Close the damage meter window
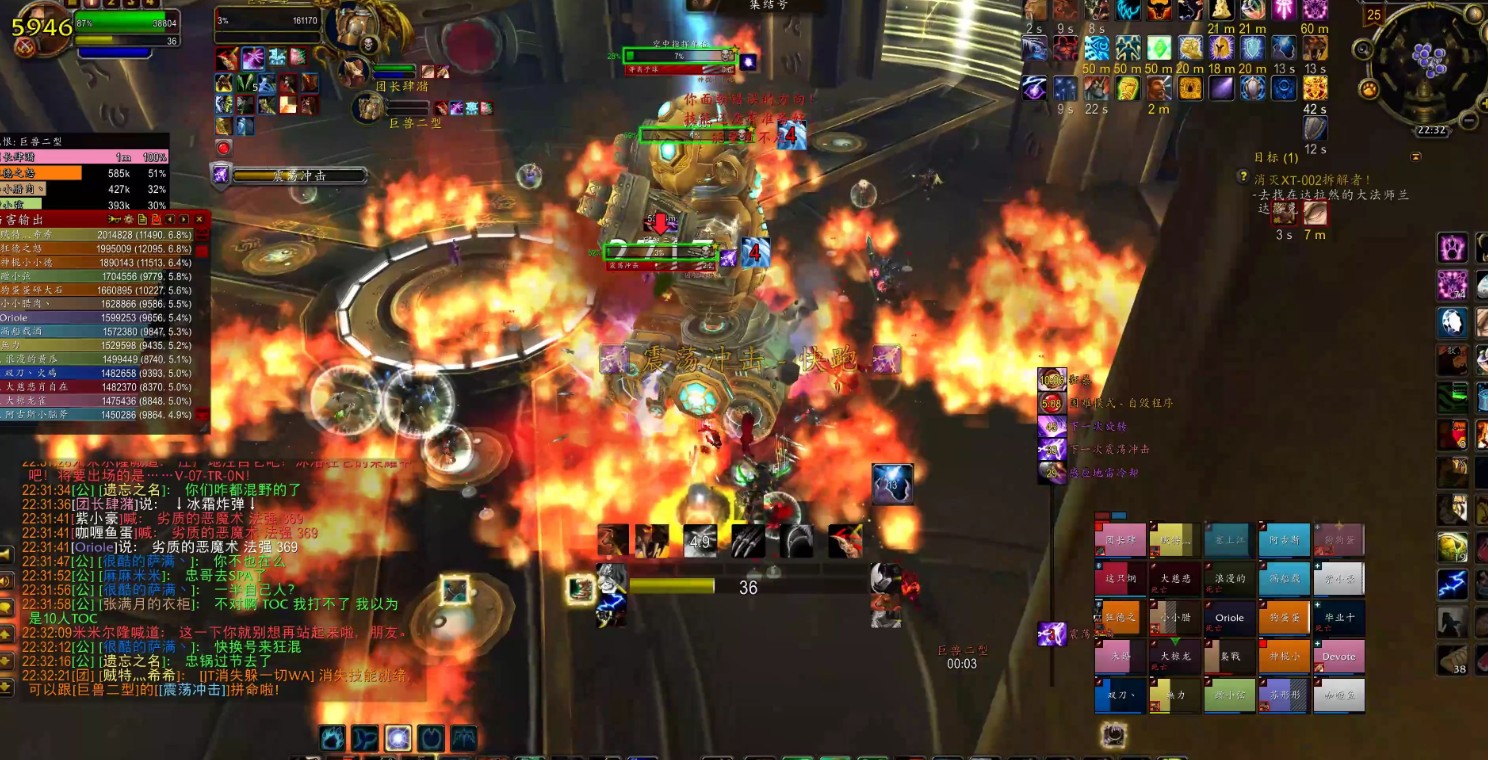Viewport: 1488px width, 760px height. coord(199,219)
